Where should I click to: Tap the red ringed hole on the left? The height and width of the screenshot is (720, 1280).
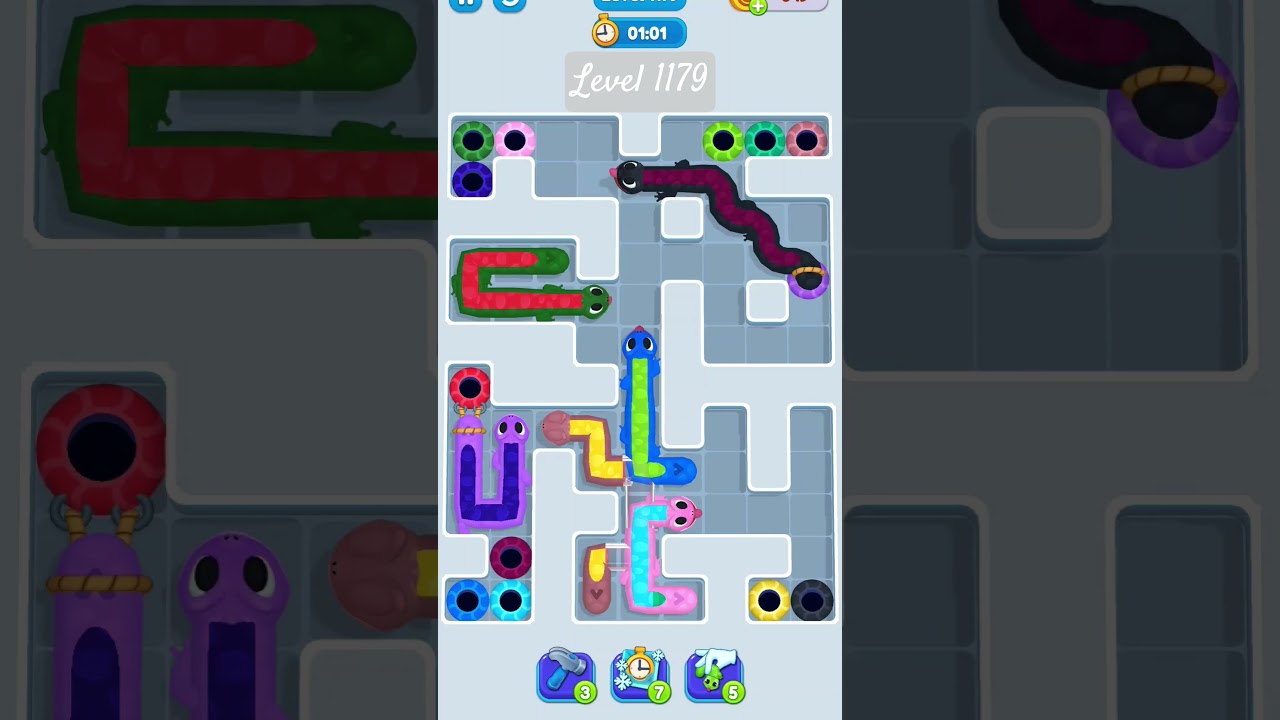point(472,388)
